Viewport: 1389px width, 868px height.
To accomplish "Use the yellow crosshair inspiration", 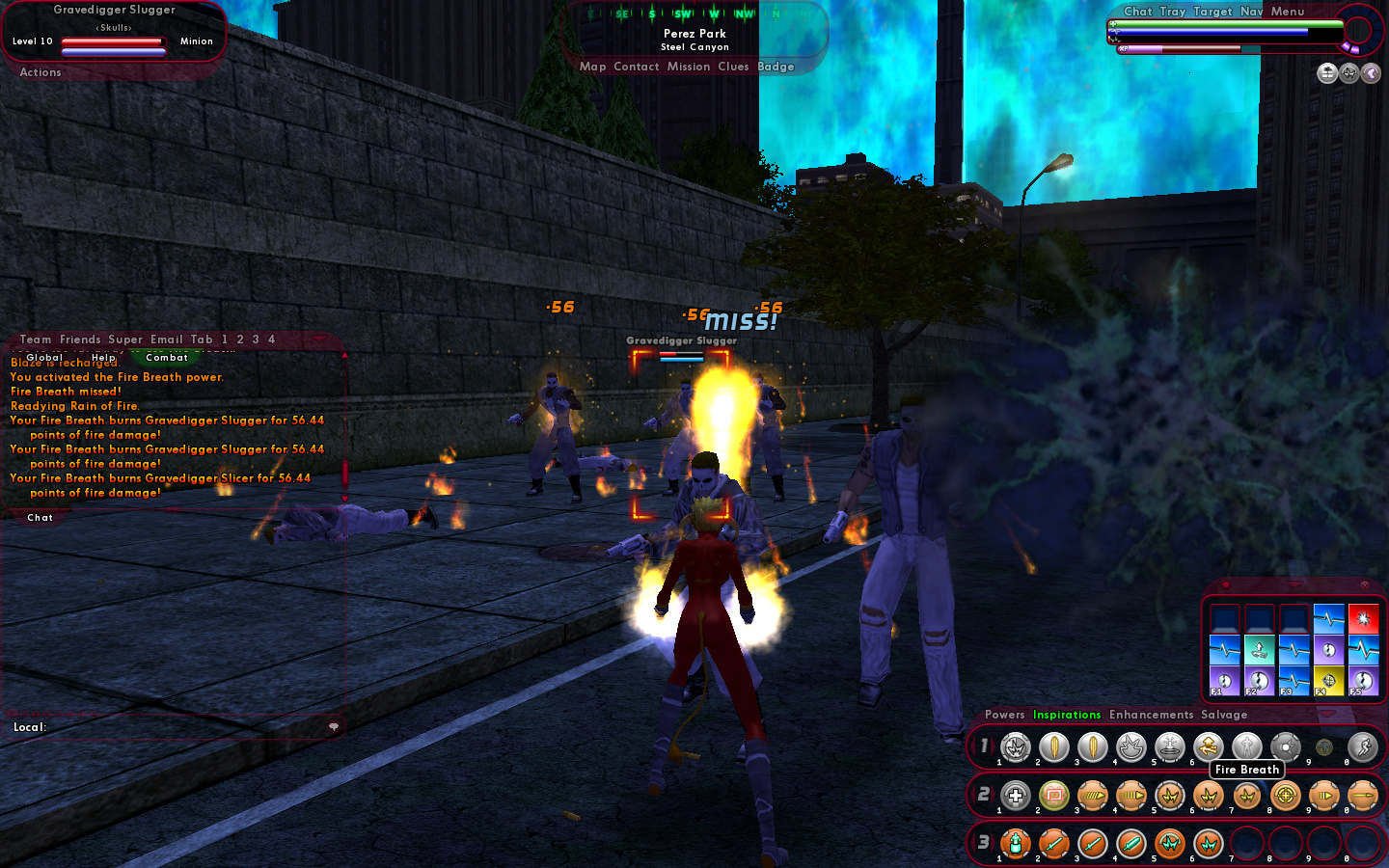I will click(x=1328, y=680).
